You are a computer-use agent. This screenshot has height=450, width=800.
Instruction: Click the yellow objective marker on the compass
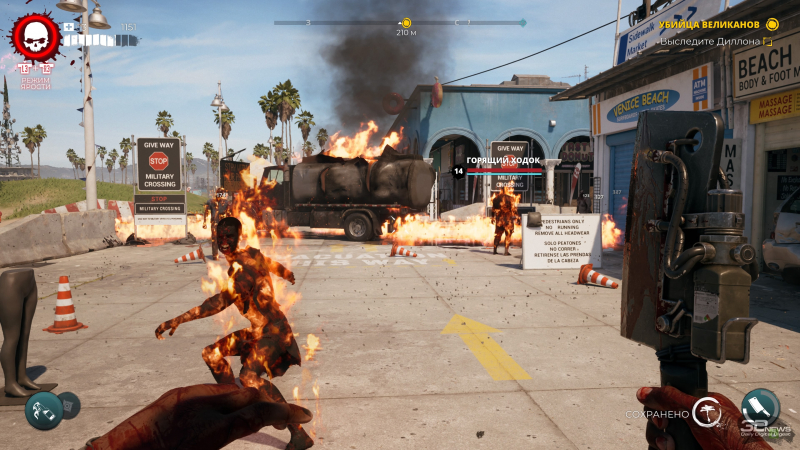(x=405, y=22)
